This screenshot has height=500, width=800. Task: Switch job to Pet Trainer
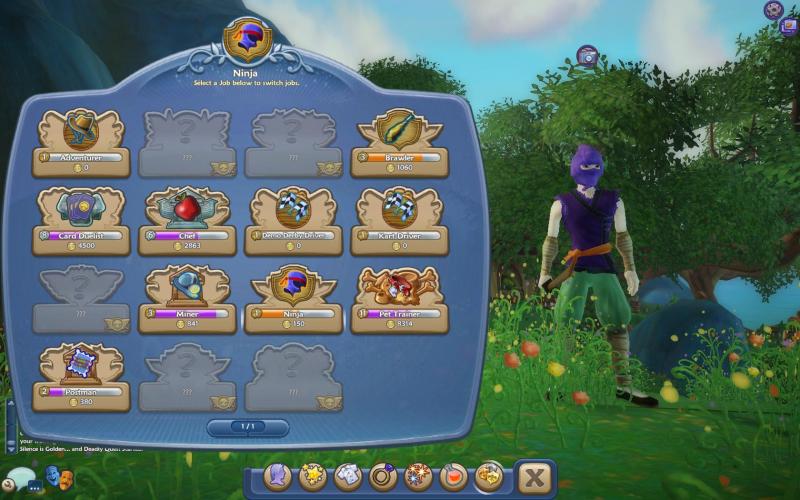(400, 298)
